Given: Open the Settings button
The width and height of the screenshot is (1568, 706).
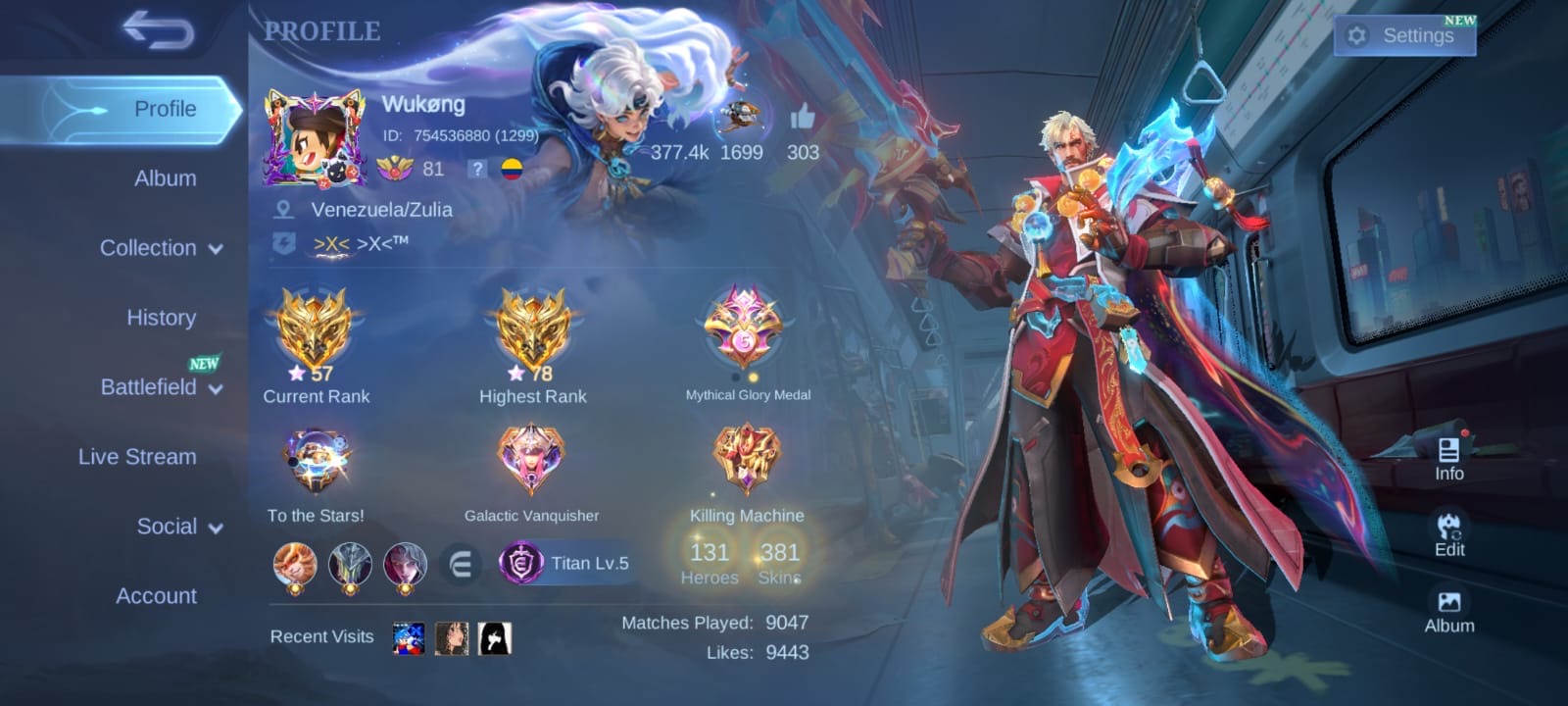Looking at the screenshot, I should tap(1404, 36).
